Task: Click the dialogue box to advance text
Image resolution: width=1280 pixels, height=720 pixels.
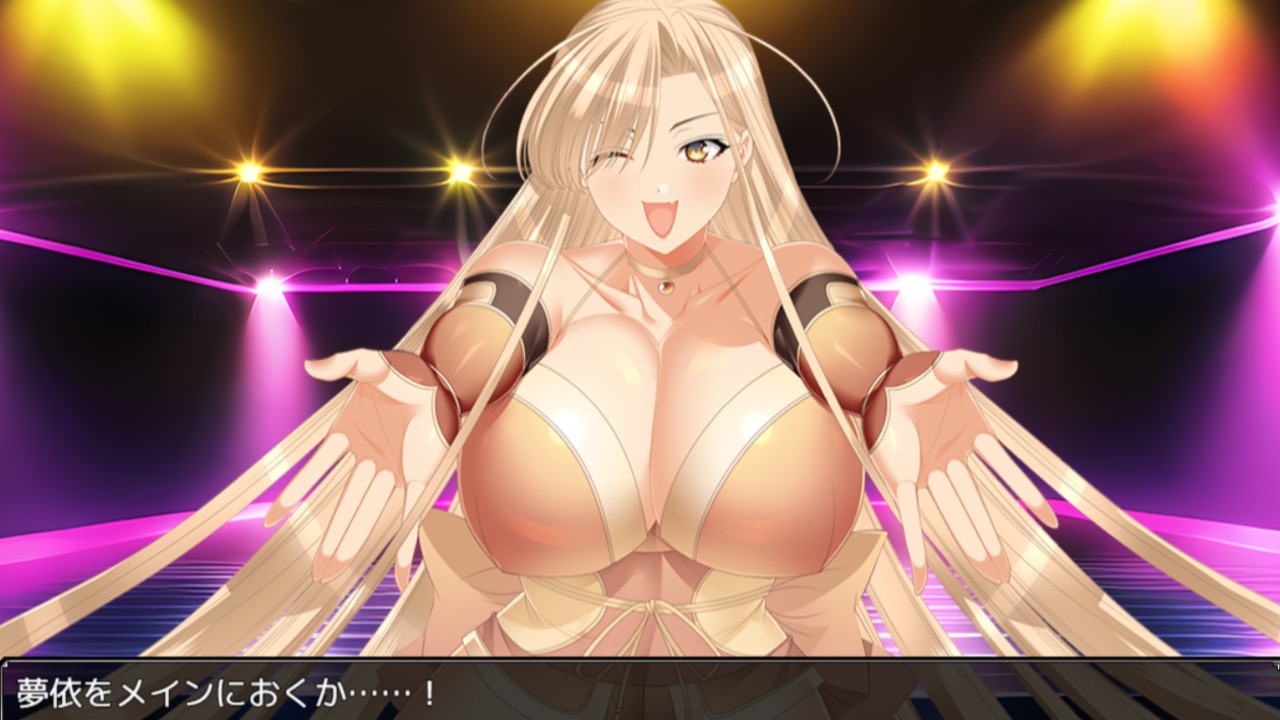Action: click(640, 690)
